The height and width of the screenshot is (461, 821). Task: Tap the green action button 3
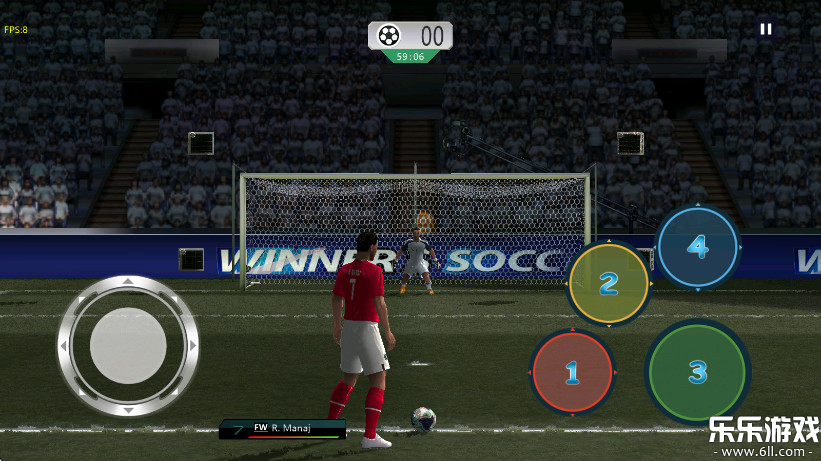tap(697, 372)
